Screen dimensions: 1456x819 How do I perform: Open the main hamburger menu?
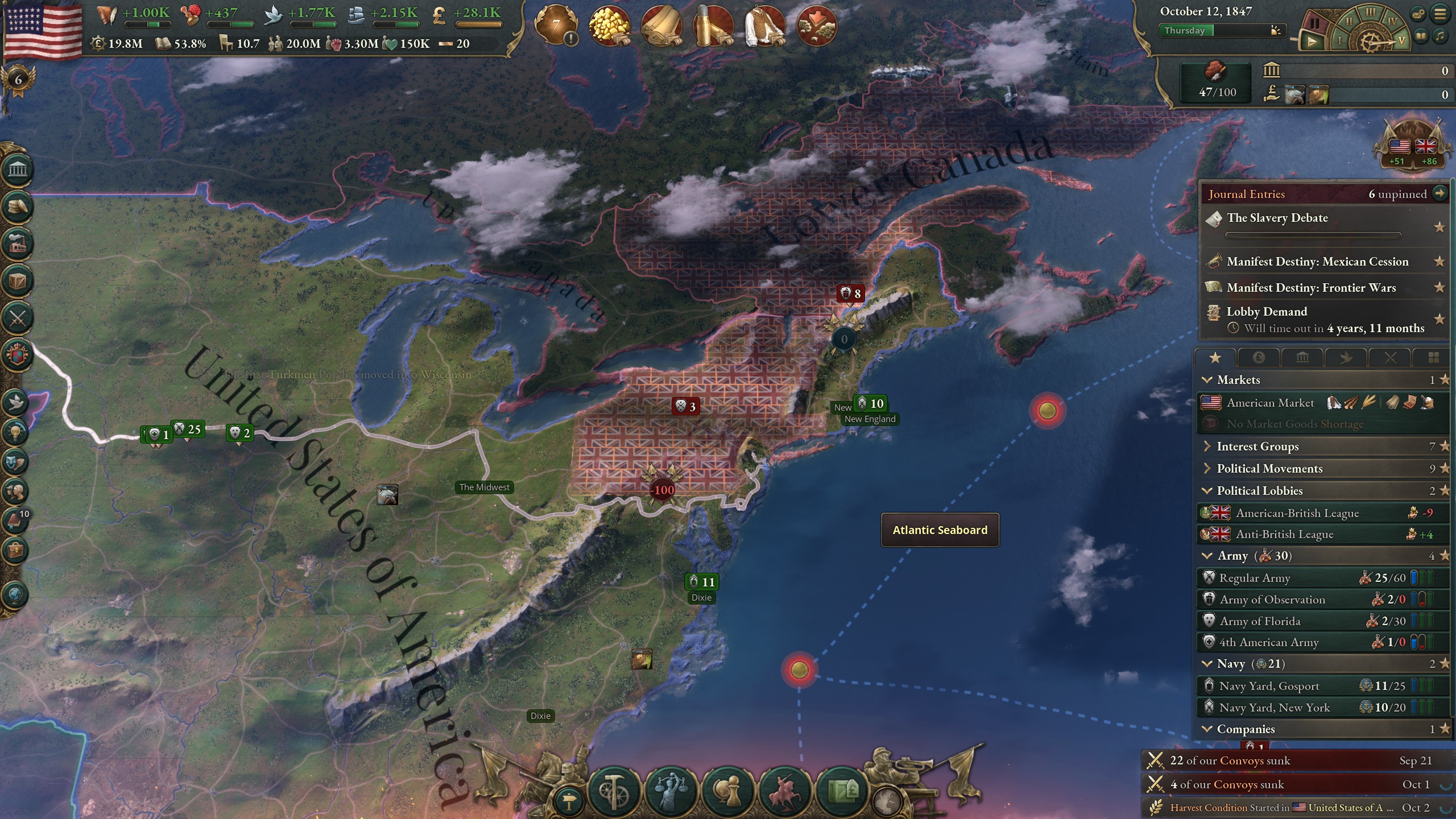pyautogui.click(x=1440, y=14)
